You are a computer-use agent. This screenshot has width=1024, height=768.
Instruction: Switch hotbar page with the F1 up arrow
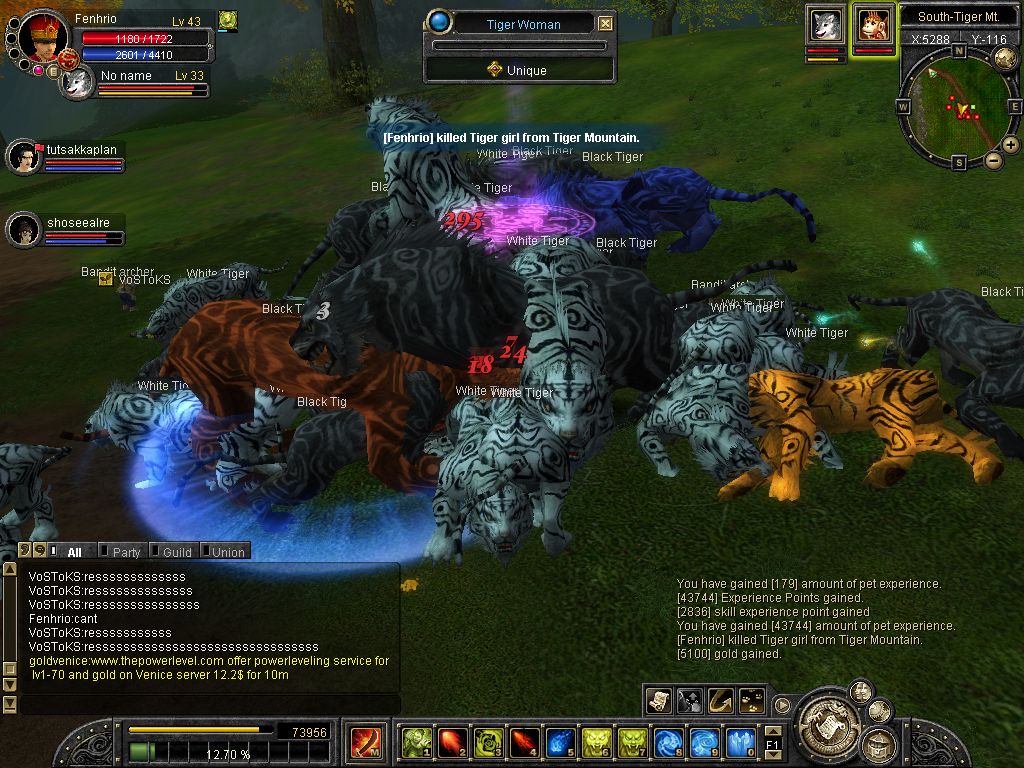[x=772, y=732]
